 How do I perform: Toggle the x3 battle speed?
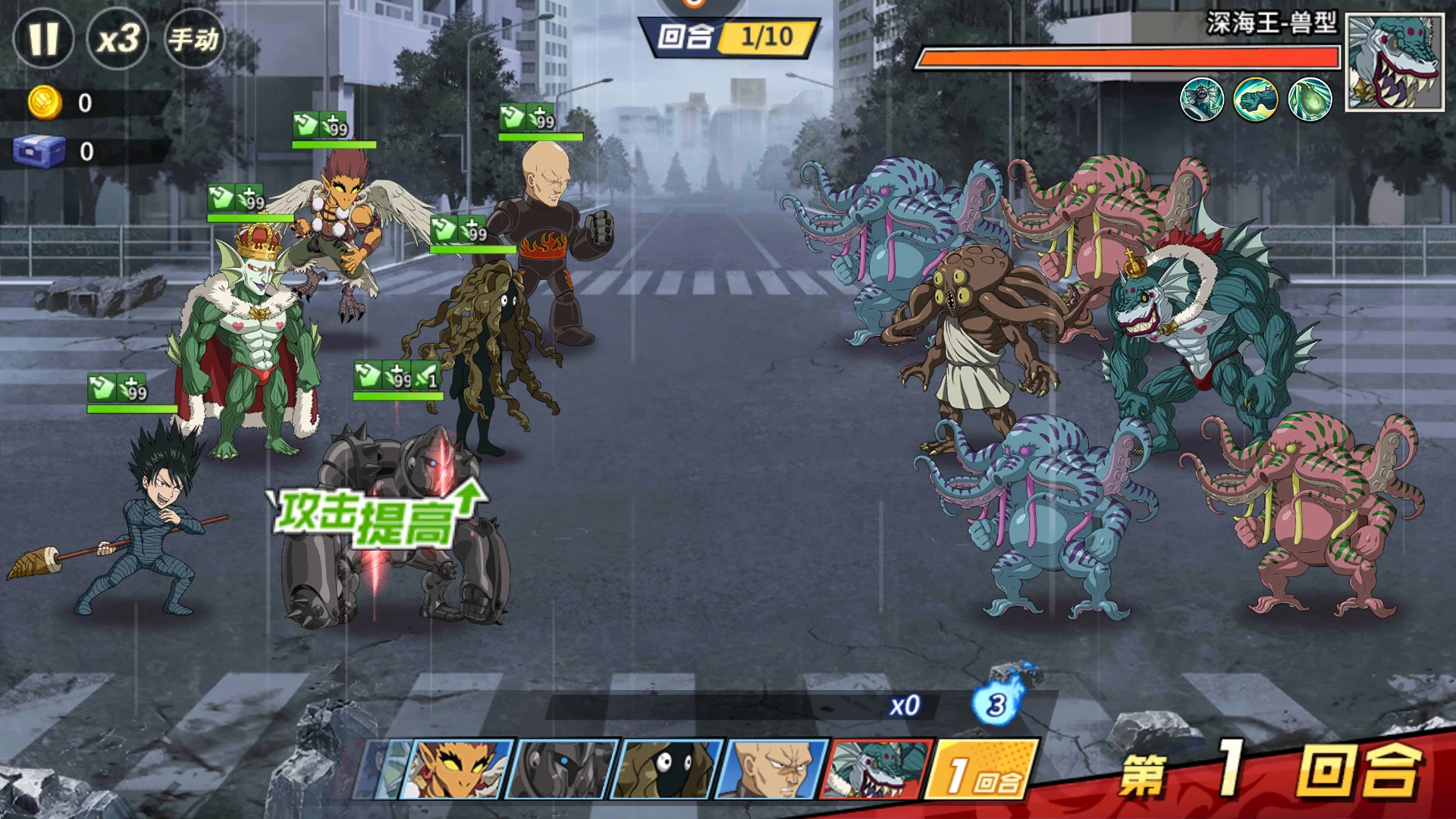pyautogui.click(x=118, y=39)
